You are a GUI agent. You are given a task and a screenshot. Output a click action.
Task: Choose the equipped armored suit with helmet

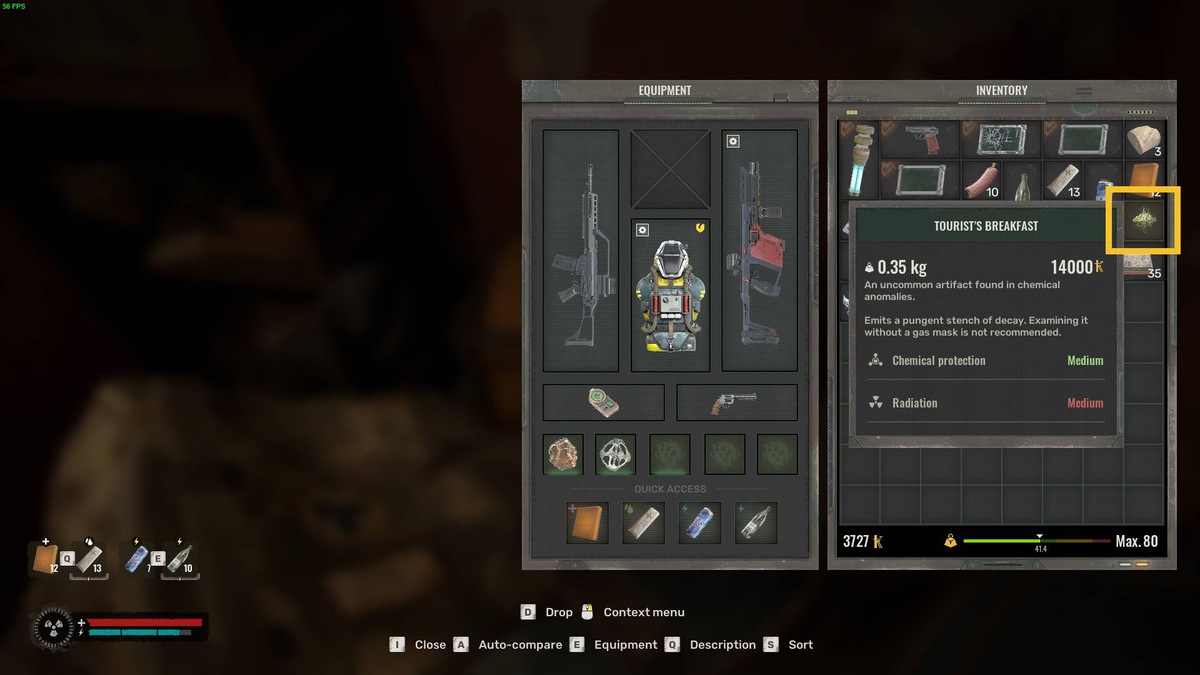point(670,288)
